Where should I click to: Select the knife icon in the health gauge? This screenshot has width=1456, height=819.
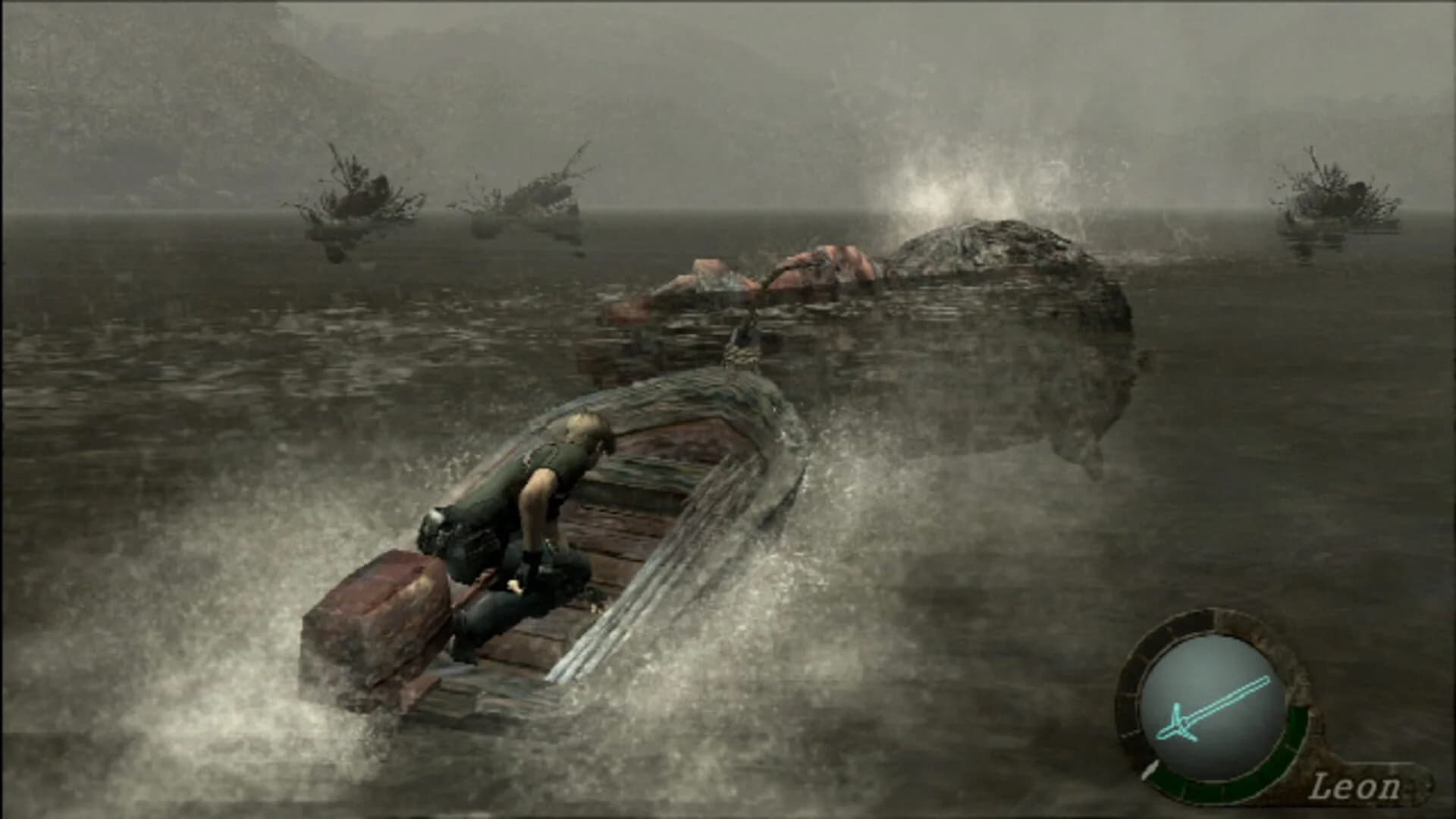coord(1213,707)
